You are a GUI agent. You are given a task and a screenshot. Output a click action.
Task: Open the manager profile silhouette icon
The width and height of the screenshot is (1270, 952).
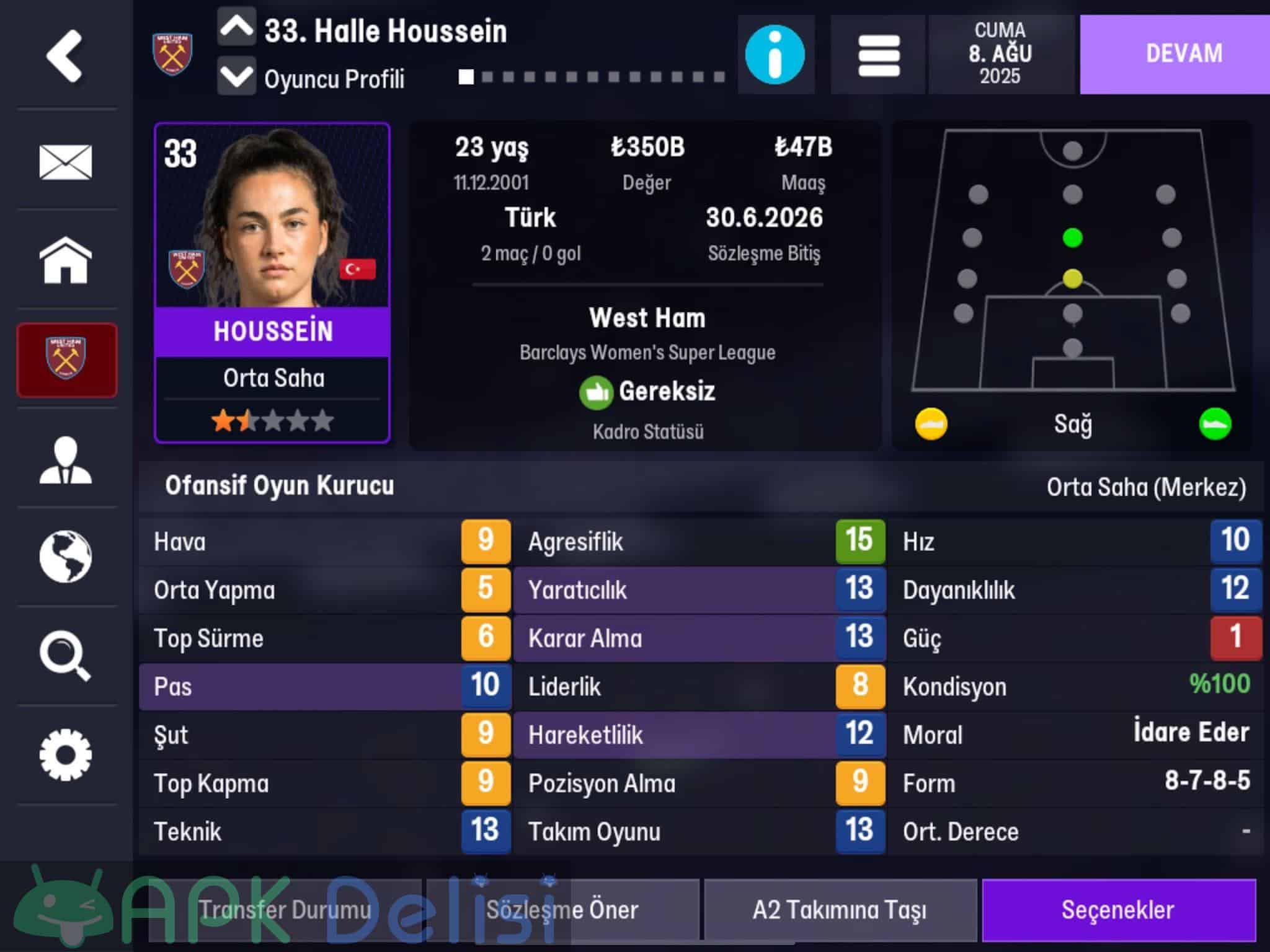point(65,460)
